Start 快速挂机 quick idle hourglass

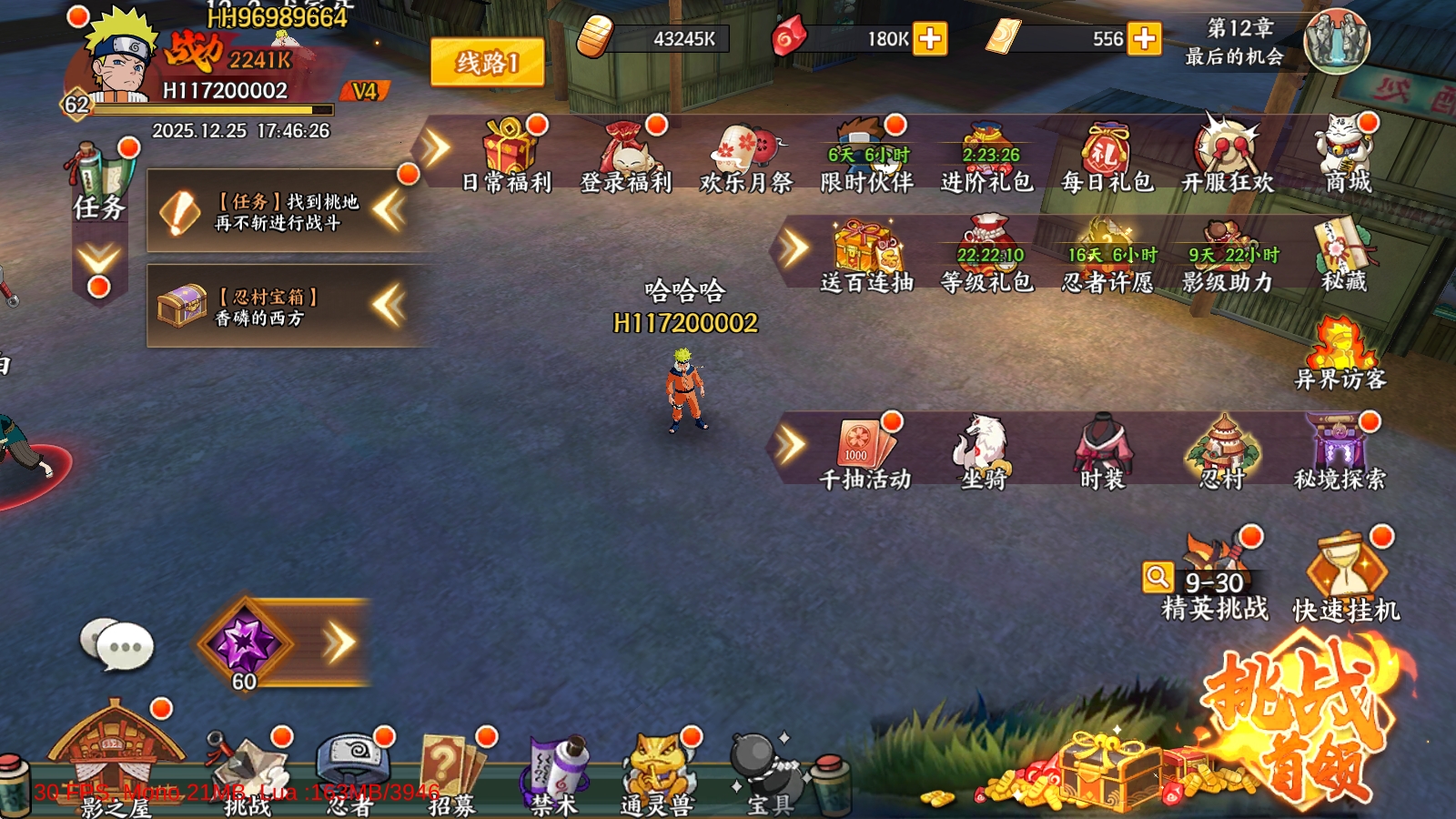(x=1347, y=578)
